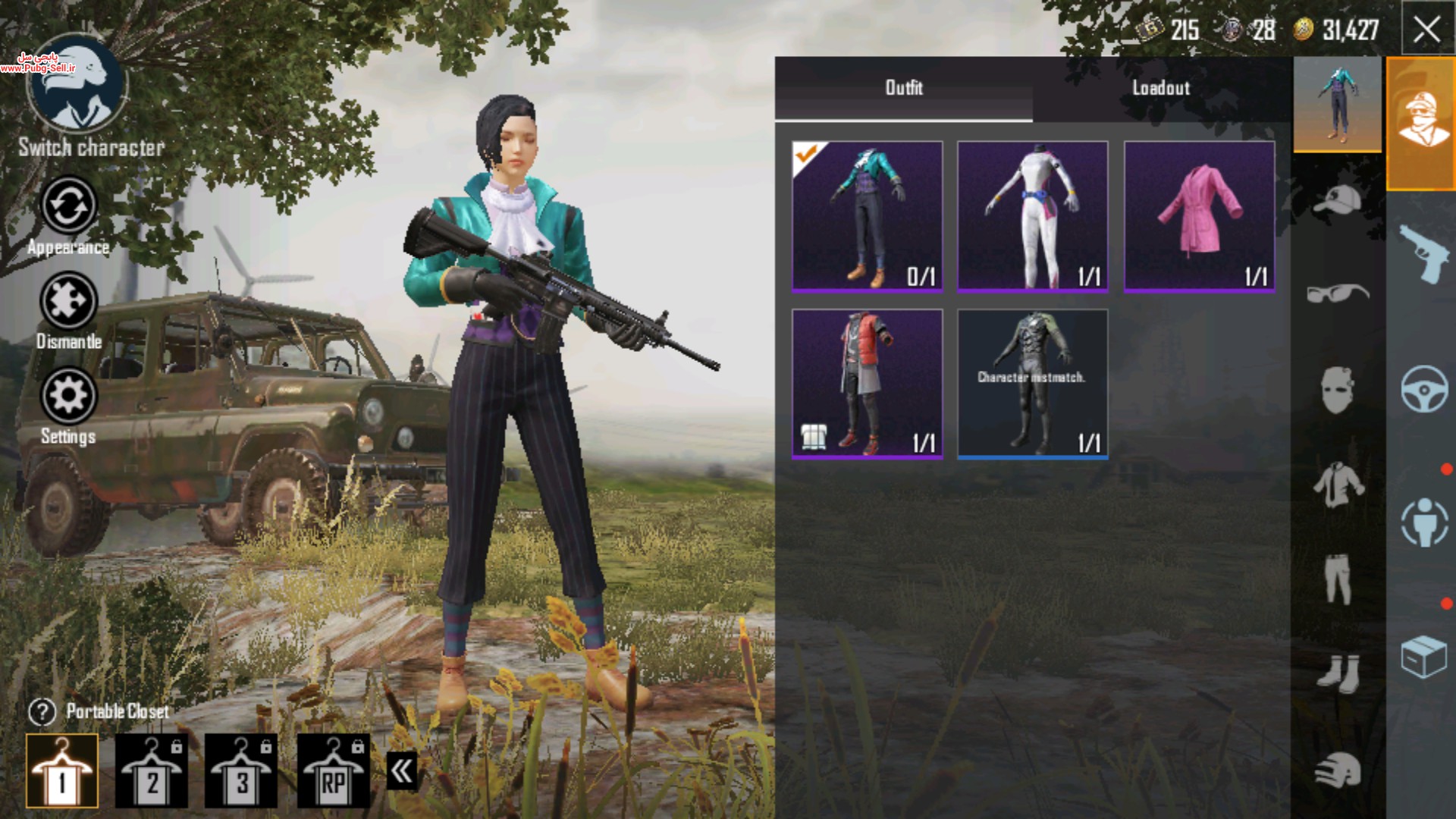Equip the pink robe outfit

(x=1199, y=216)
